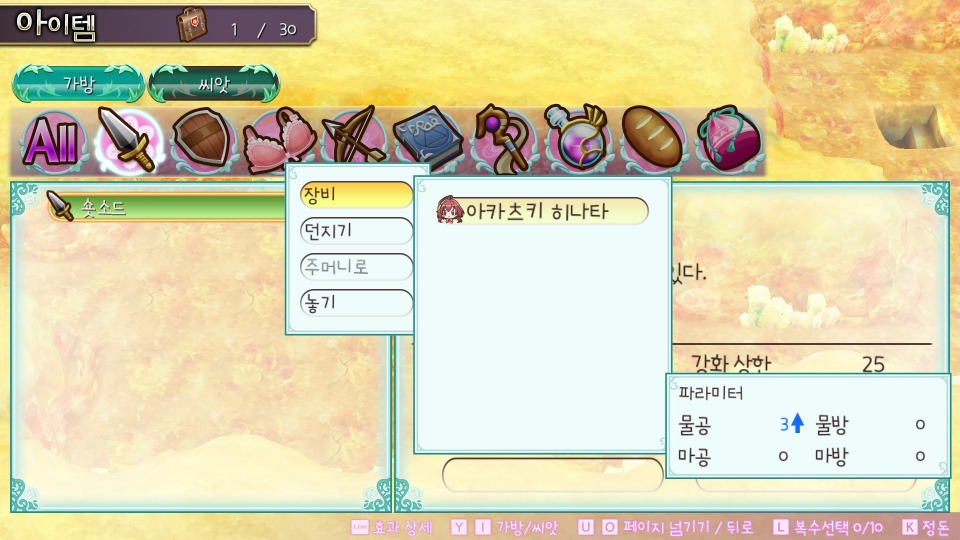Choose 놓기 (place) from the context menu

point(356,303)
